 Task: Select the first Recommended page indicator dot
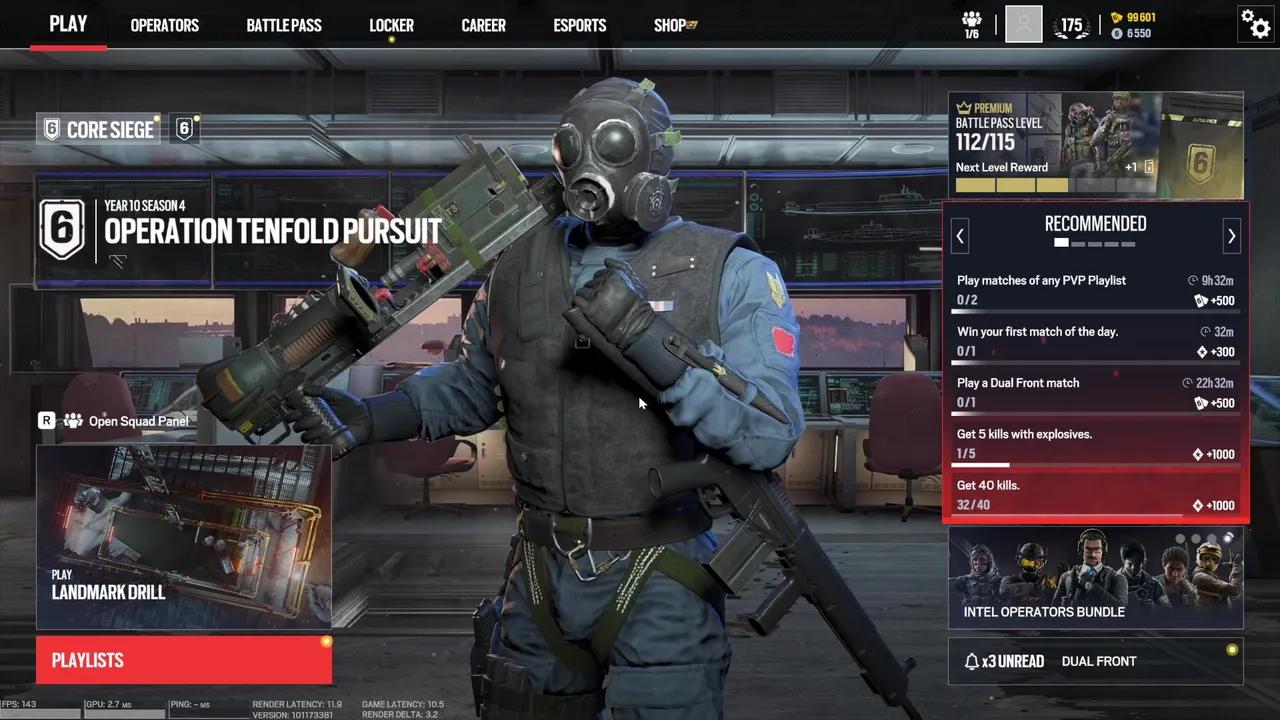pos(1061,243)
